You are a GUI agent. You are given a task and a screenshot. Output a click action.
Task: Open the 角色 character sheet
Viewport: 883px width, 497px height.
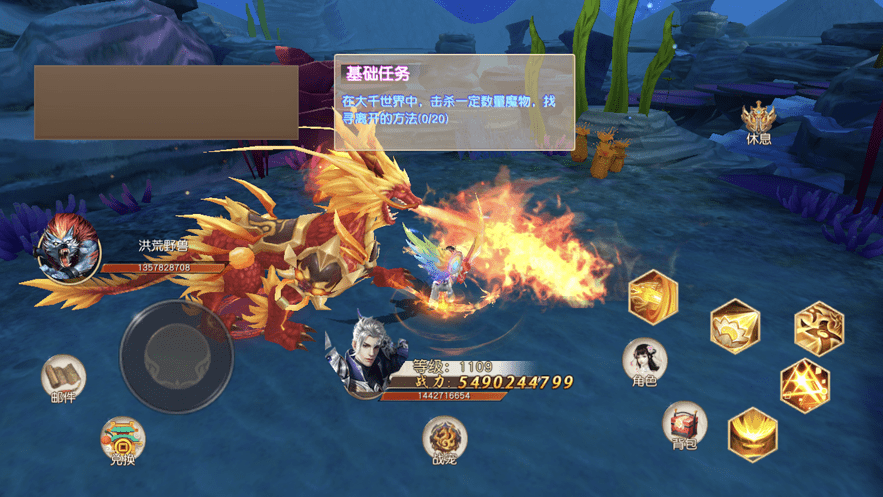pos(644,360)
